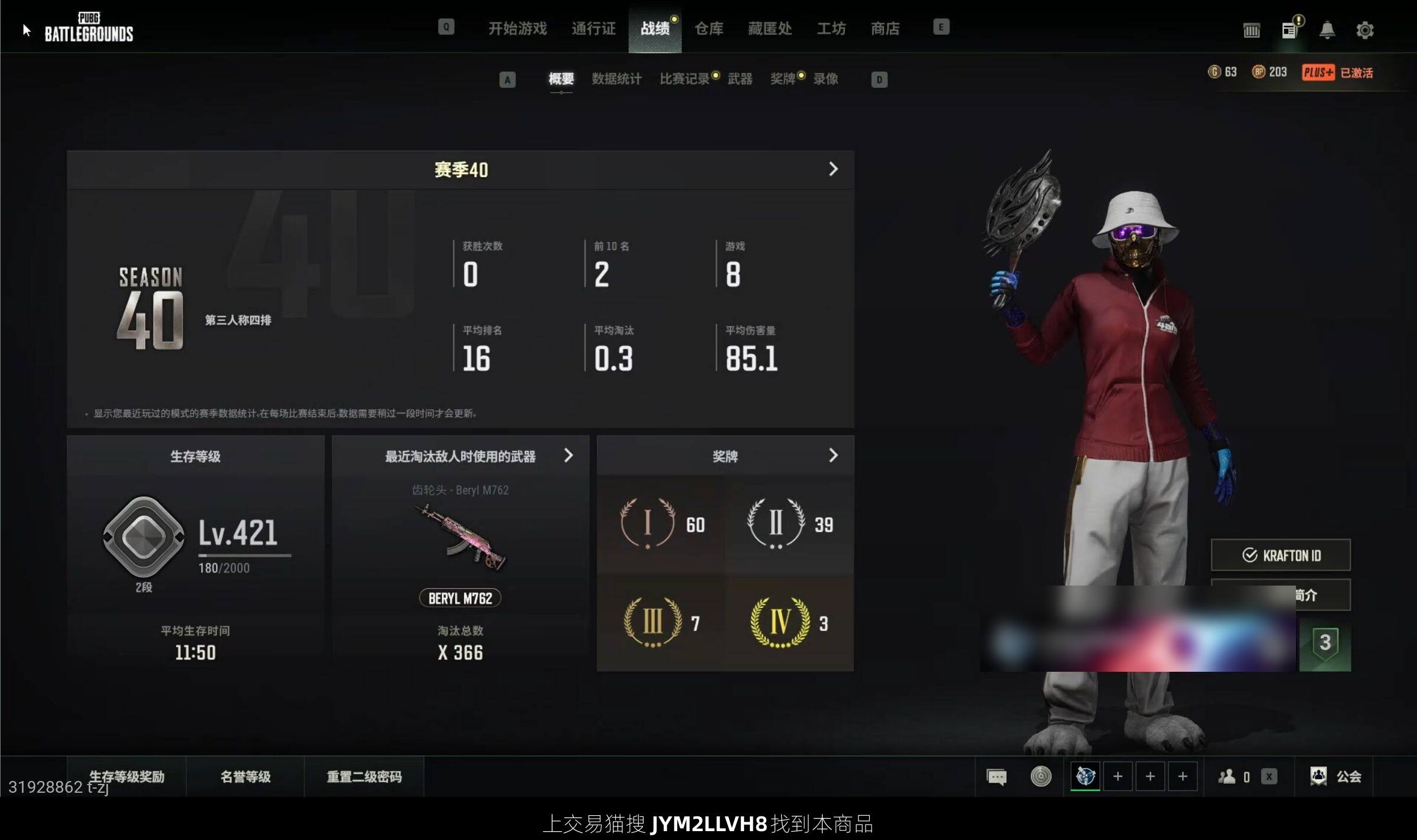This screenshot has width=1417, height=840.
Task: Show the 数据统计 statistics sub-tab
Action: (616, 79)
